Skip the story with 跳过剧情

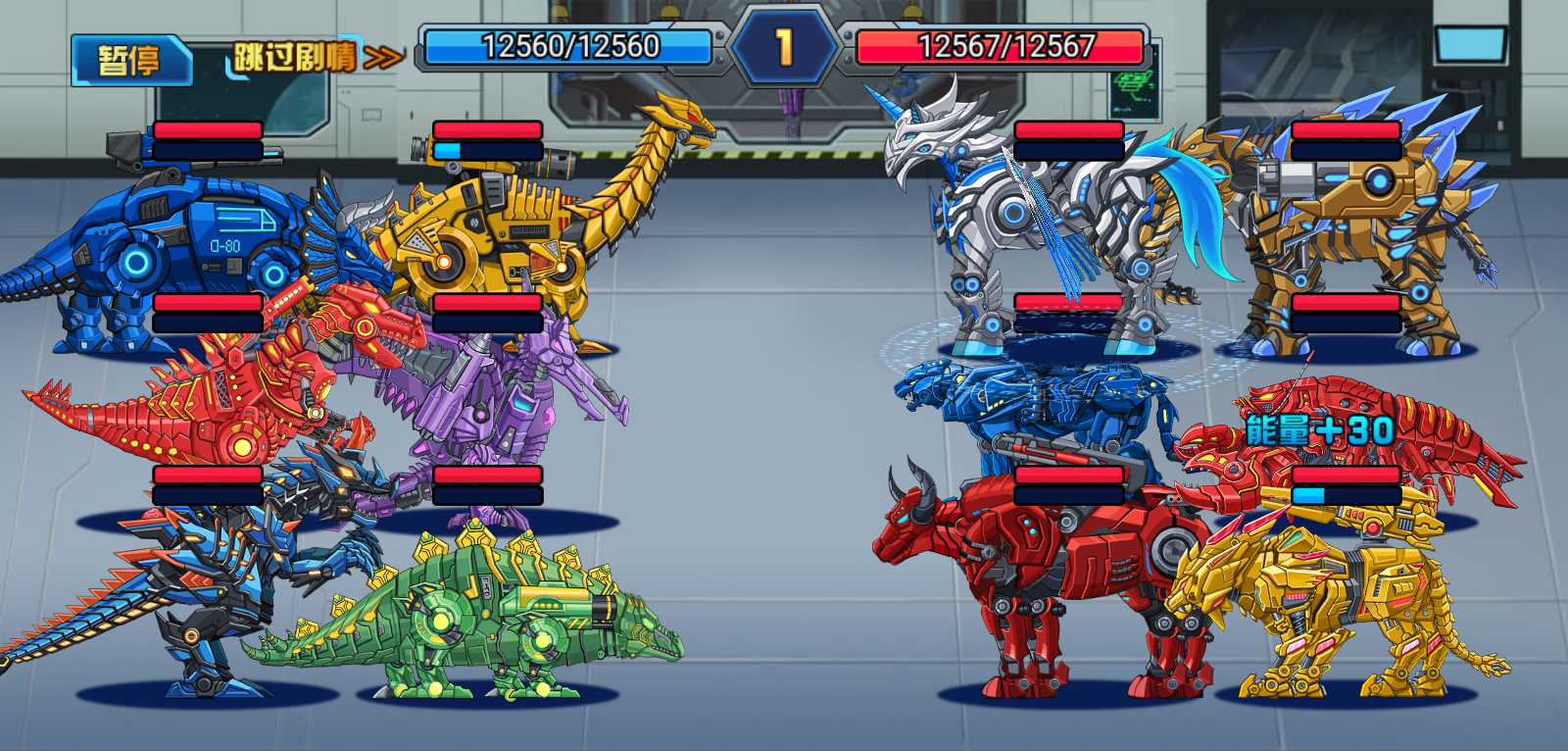point(316,57)
